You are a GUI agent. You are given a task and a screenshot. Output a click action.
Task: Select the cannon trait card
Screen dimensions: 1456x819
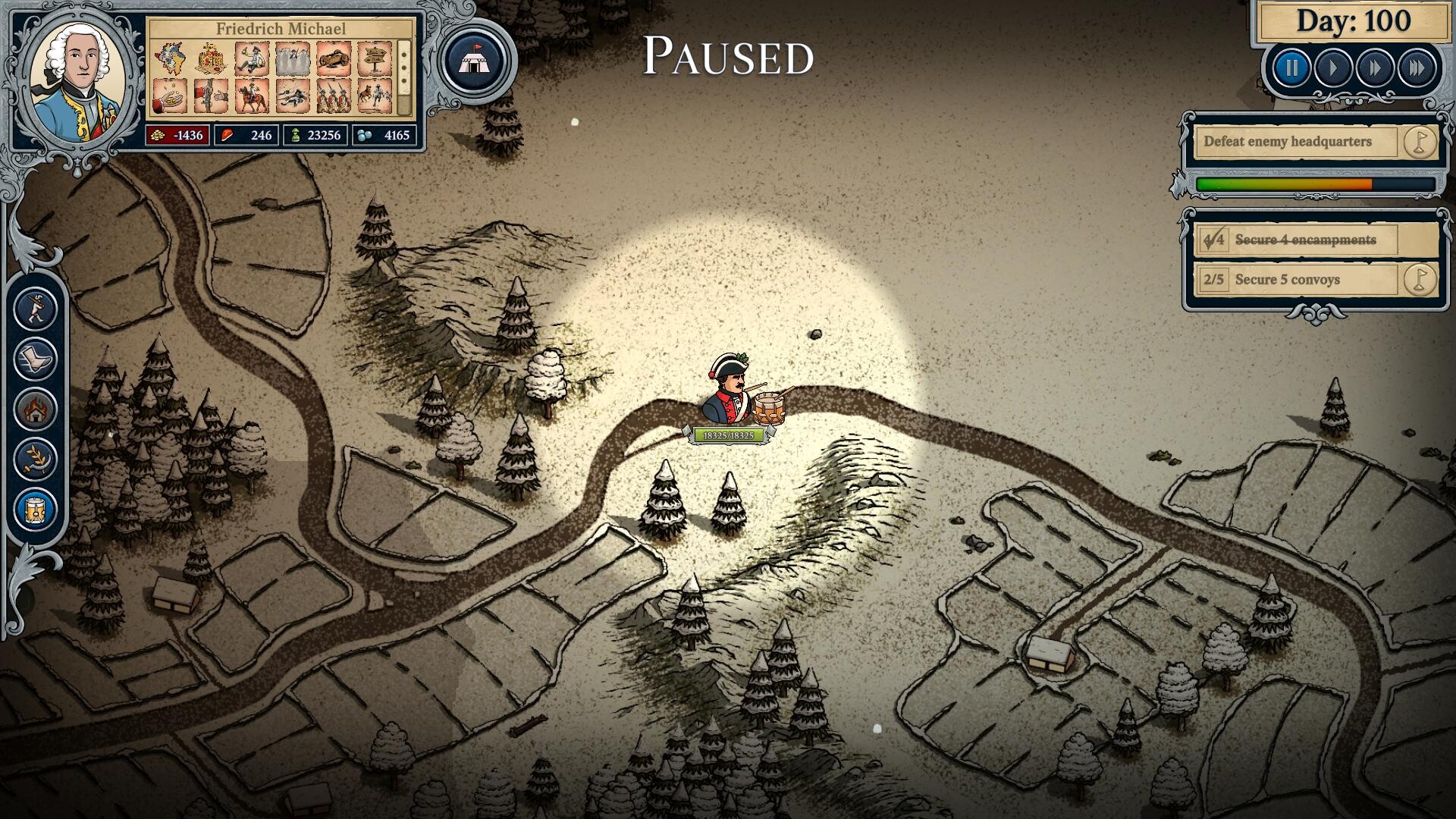[333, 59]
